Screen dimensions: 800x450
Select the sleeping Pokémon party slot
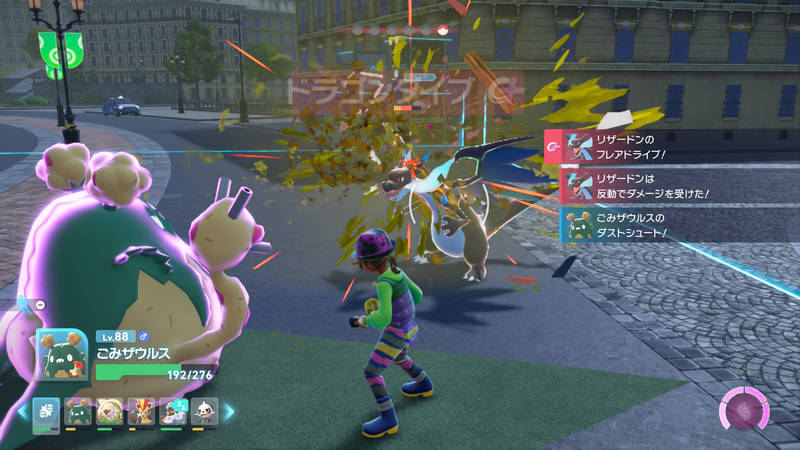pos(173,411)
